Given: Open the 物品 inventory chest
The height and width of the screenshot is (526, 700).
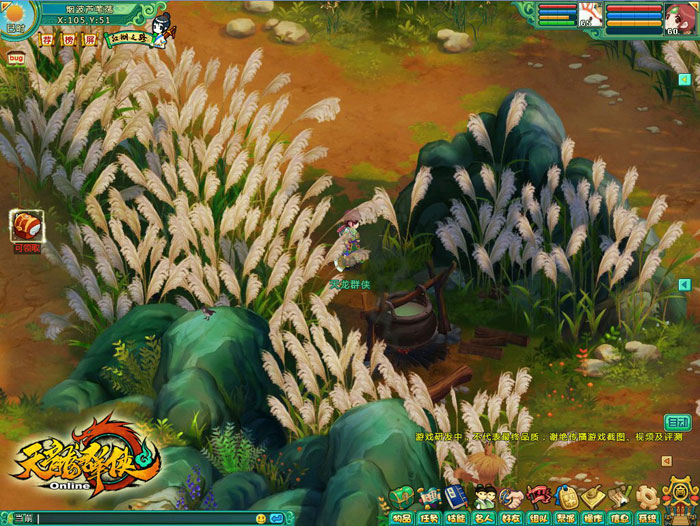Looking at the screenshot, I should coord(401,499).
